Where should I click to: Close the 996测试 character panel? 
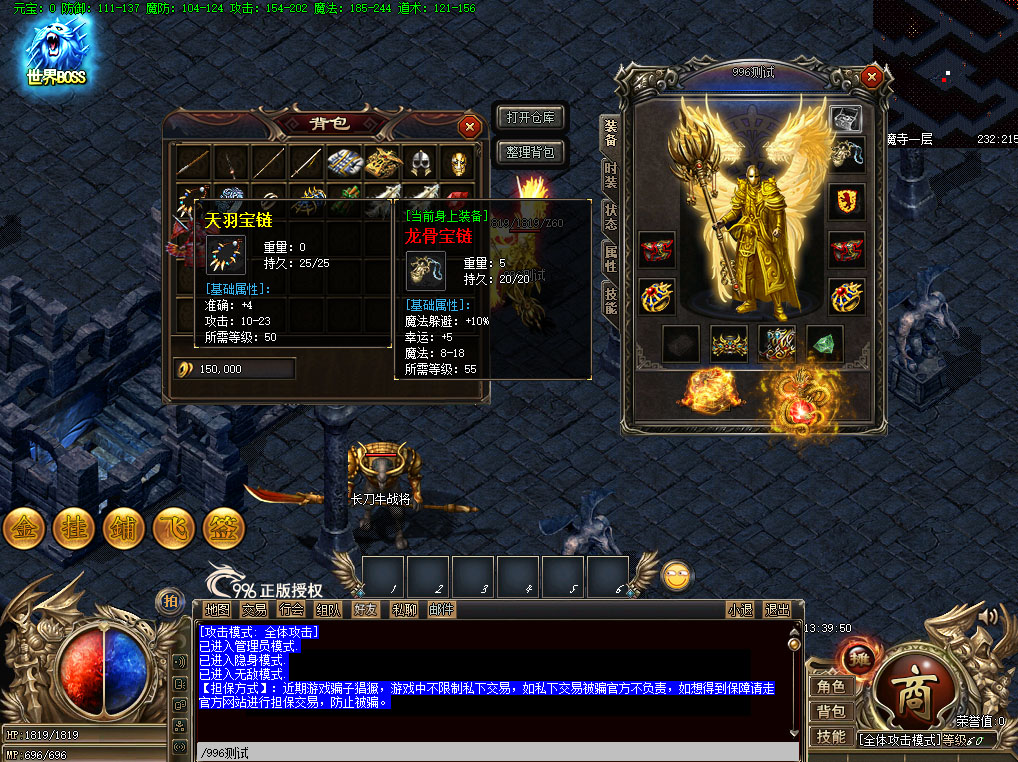(x=872, y=77)
